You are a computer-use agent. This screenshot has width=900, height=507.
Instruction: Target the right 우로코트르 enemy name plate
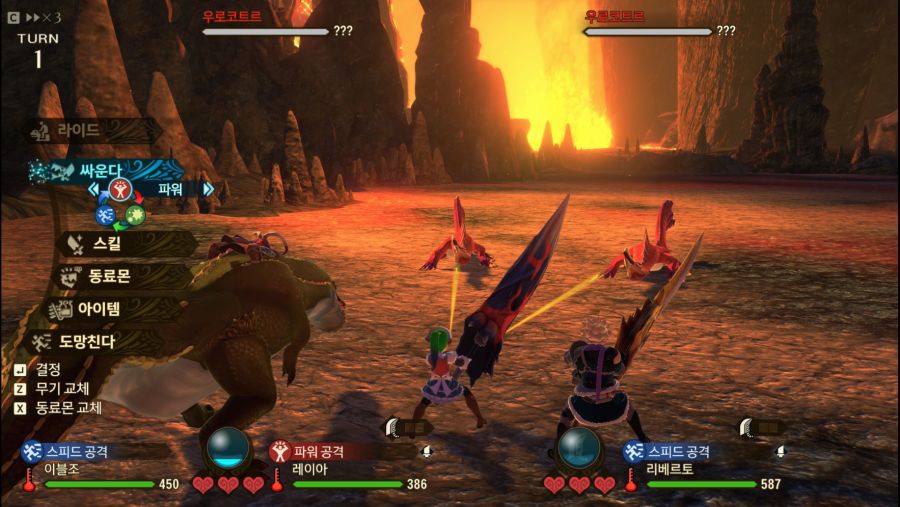coord(615,17)
